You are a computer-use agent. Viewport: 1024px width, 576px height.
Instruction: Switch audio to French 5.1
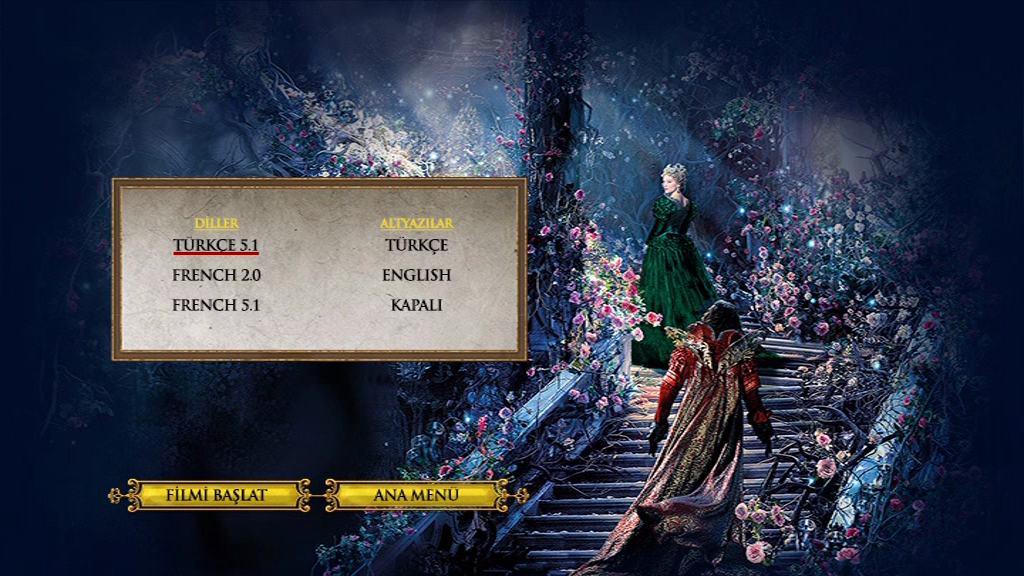216,305
